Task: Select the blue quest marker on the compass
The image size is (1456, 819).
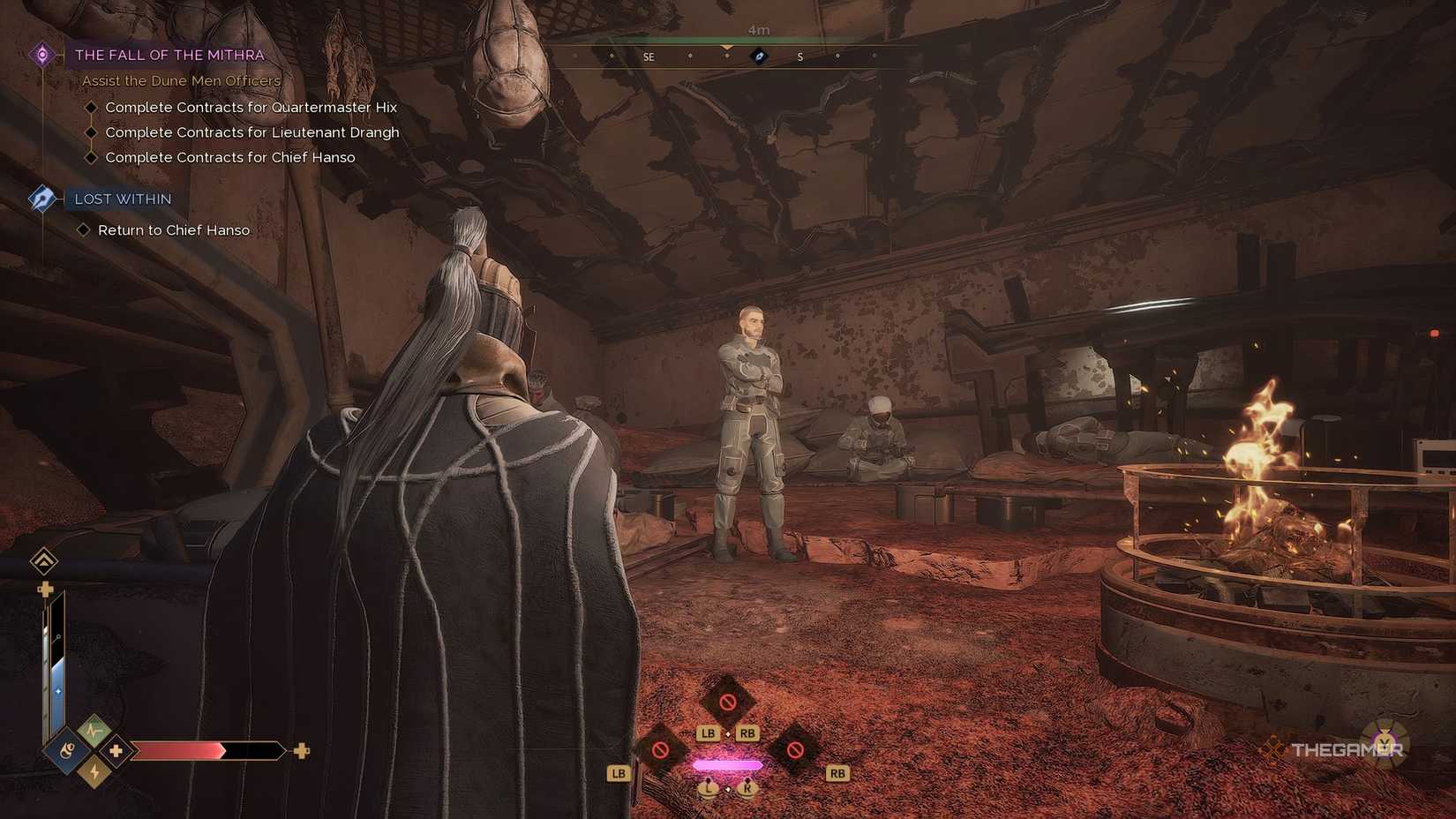Action: (757, 56)
